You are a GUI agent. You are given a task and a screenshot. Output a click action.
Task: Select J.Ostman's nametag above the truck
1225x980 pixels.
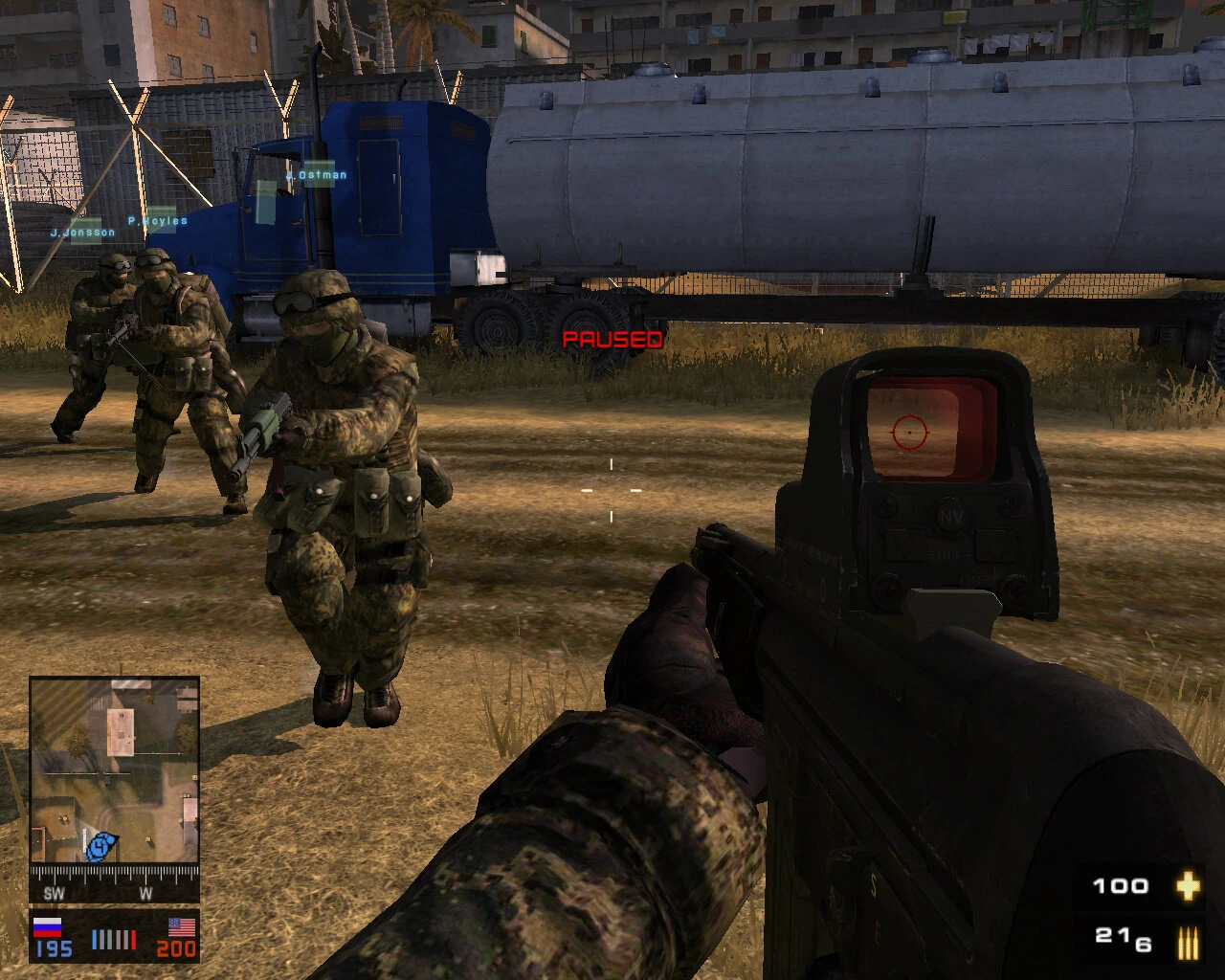point(317,174)
